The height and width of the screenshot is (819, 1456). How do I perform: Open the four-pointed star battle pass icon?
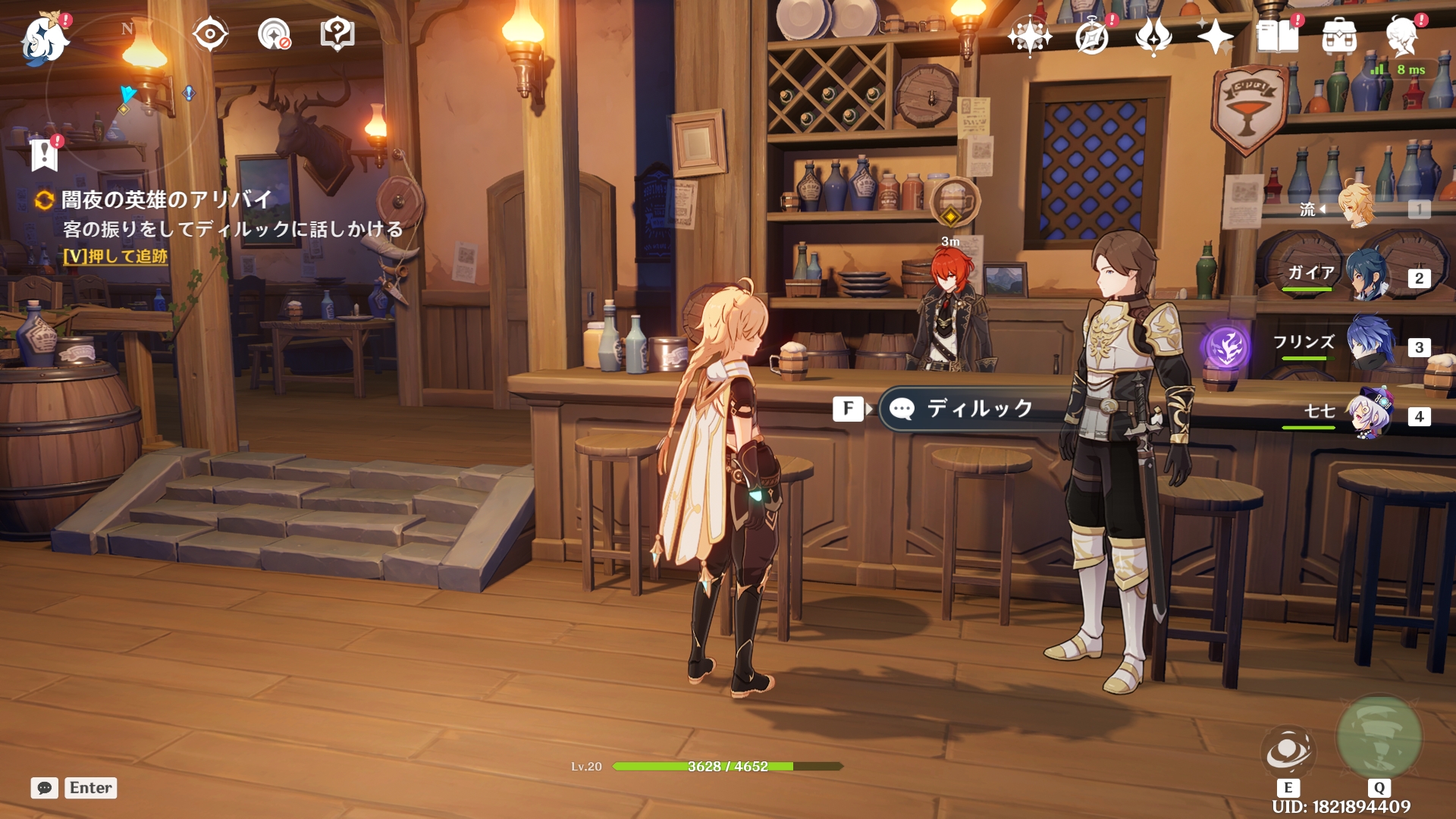coord(1215,36)
